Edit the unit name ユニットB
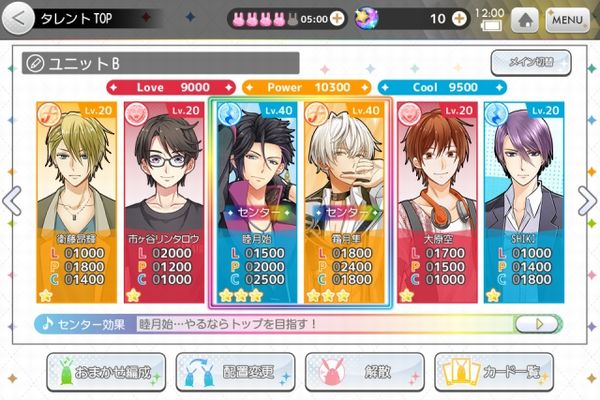This screenshot has width=600, height=400. (x=36, y=63)
